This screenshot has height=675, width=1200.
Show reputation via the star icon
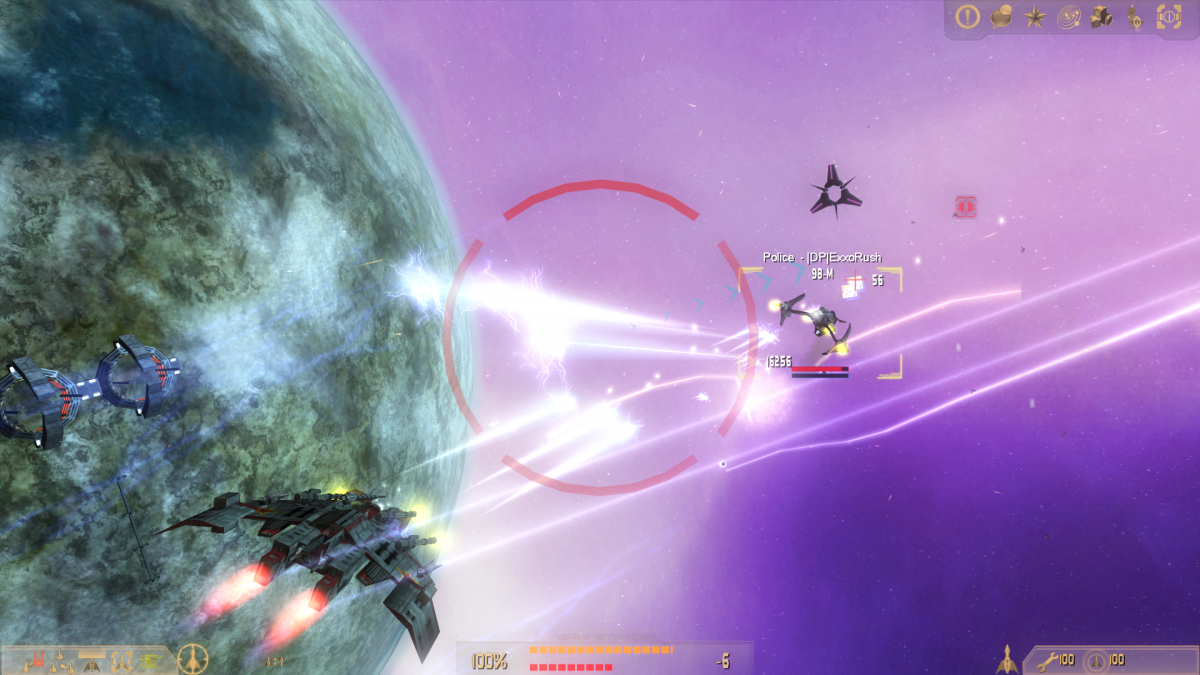pos(1034,17)
